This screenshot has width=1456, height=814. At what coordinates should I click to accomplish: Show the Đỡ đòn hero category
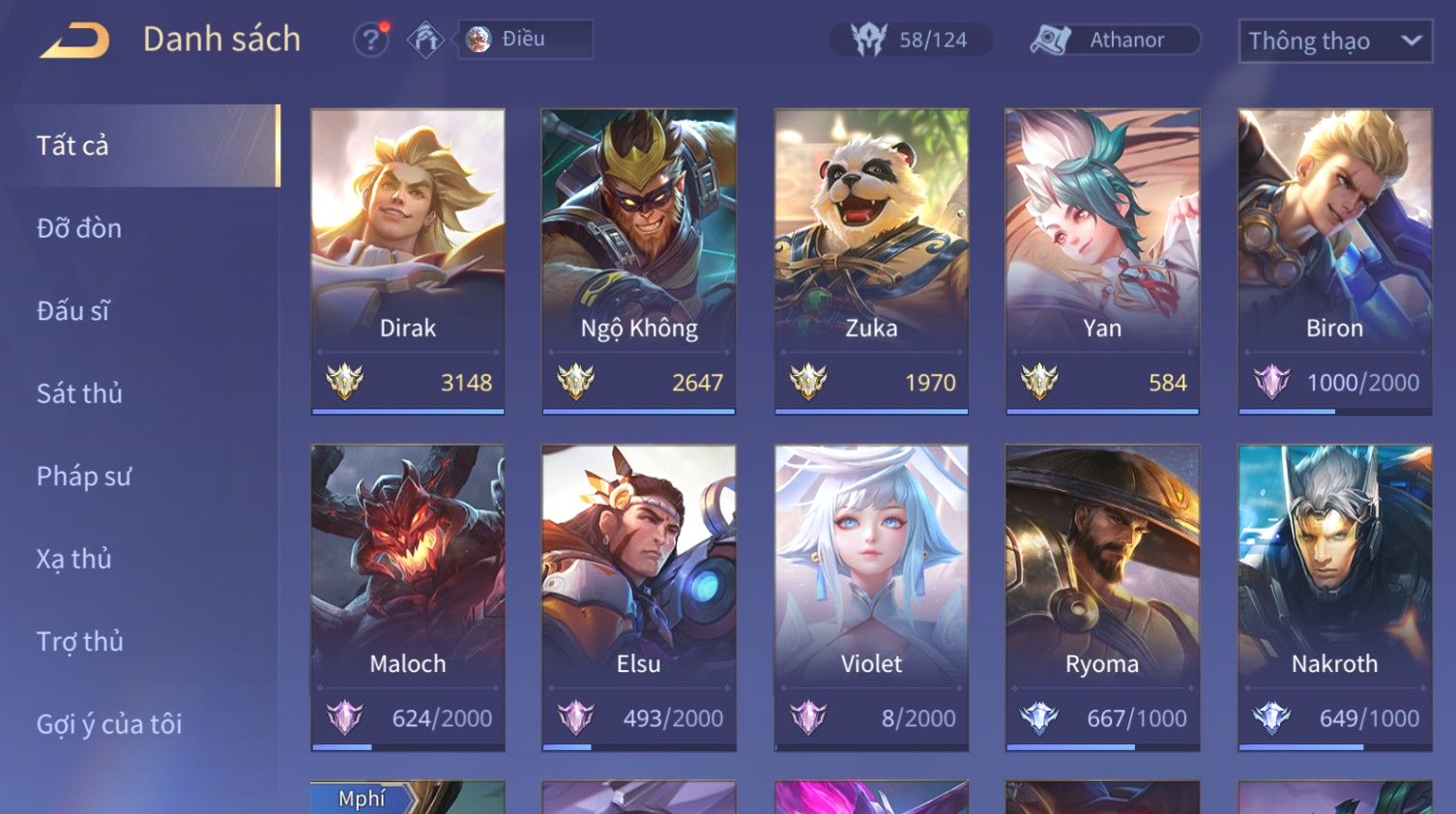tap(79, 228)
